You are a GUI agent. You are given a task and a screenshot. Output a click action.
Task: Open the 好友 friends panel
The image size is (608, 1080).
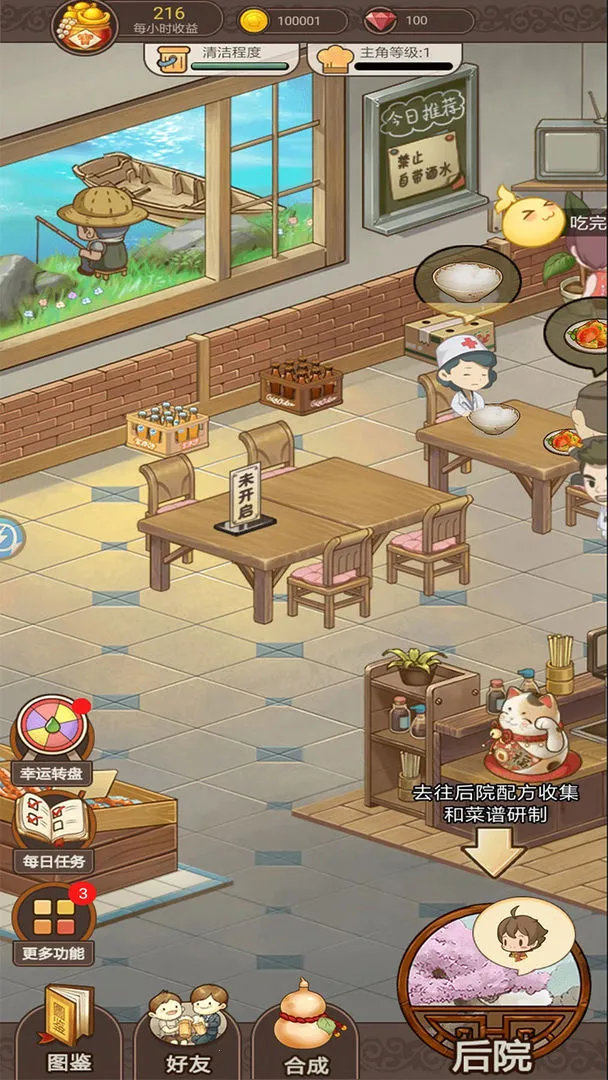[x=186, y=1030]
